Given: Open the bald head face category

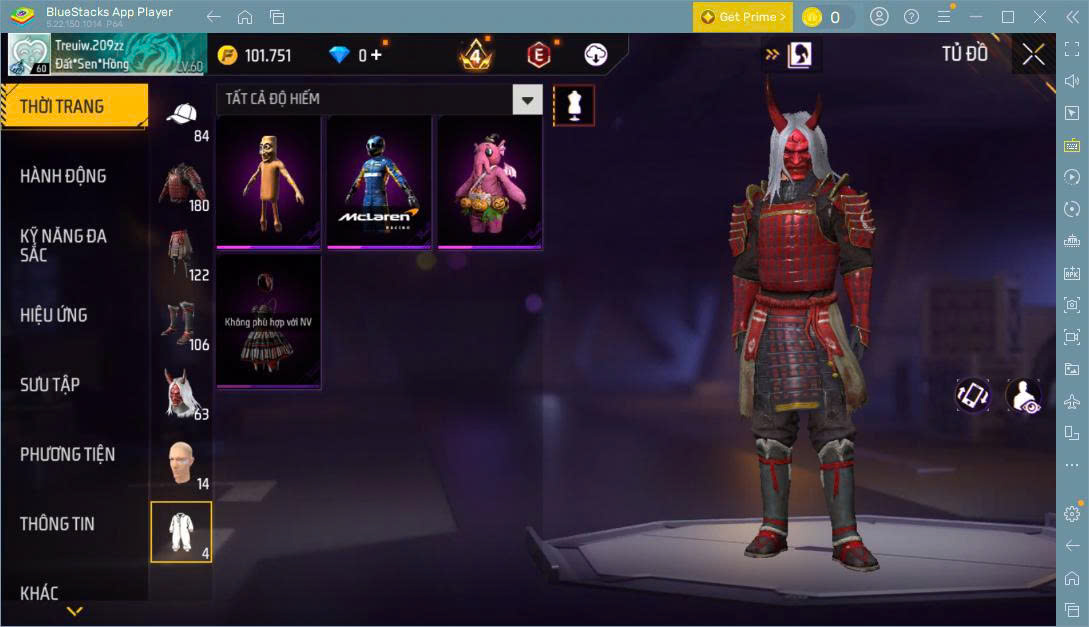Looking at the screenshot, I should pyautogui.click(x=181, y=462).
